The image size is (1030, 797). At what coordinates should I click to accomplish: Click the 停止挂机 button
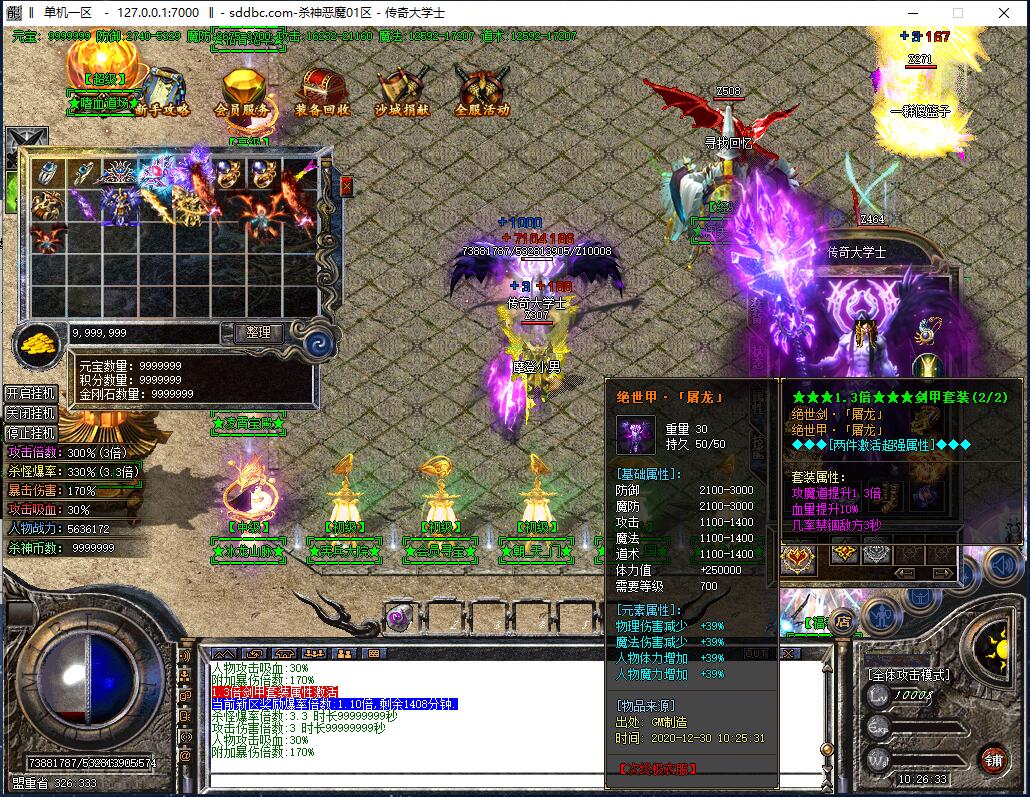pyautogui.click(x=29, y=433)
